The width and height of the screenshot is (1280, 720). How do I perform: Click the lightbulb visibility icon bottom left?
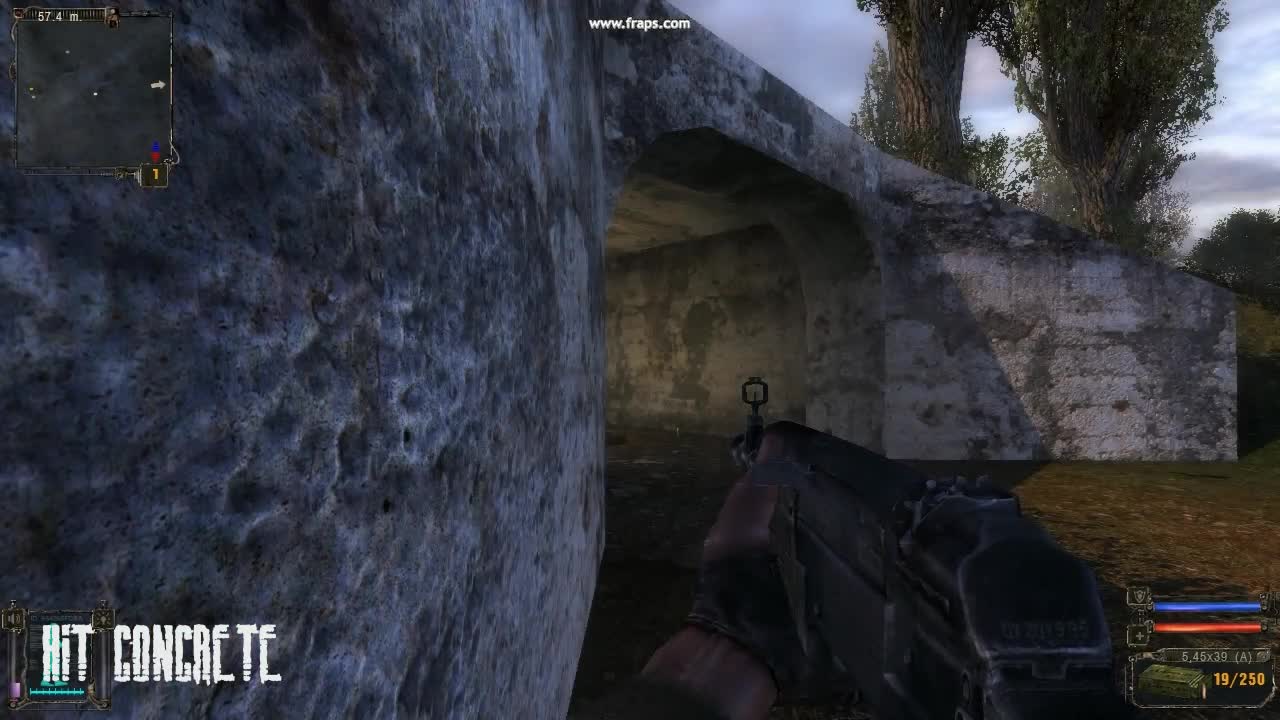pos(103,619)
